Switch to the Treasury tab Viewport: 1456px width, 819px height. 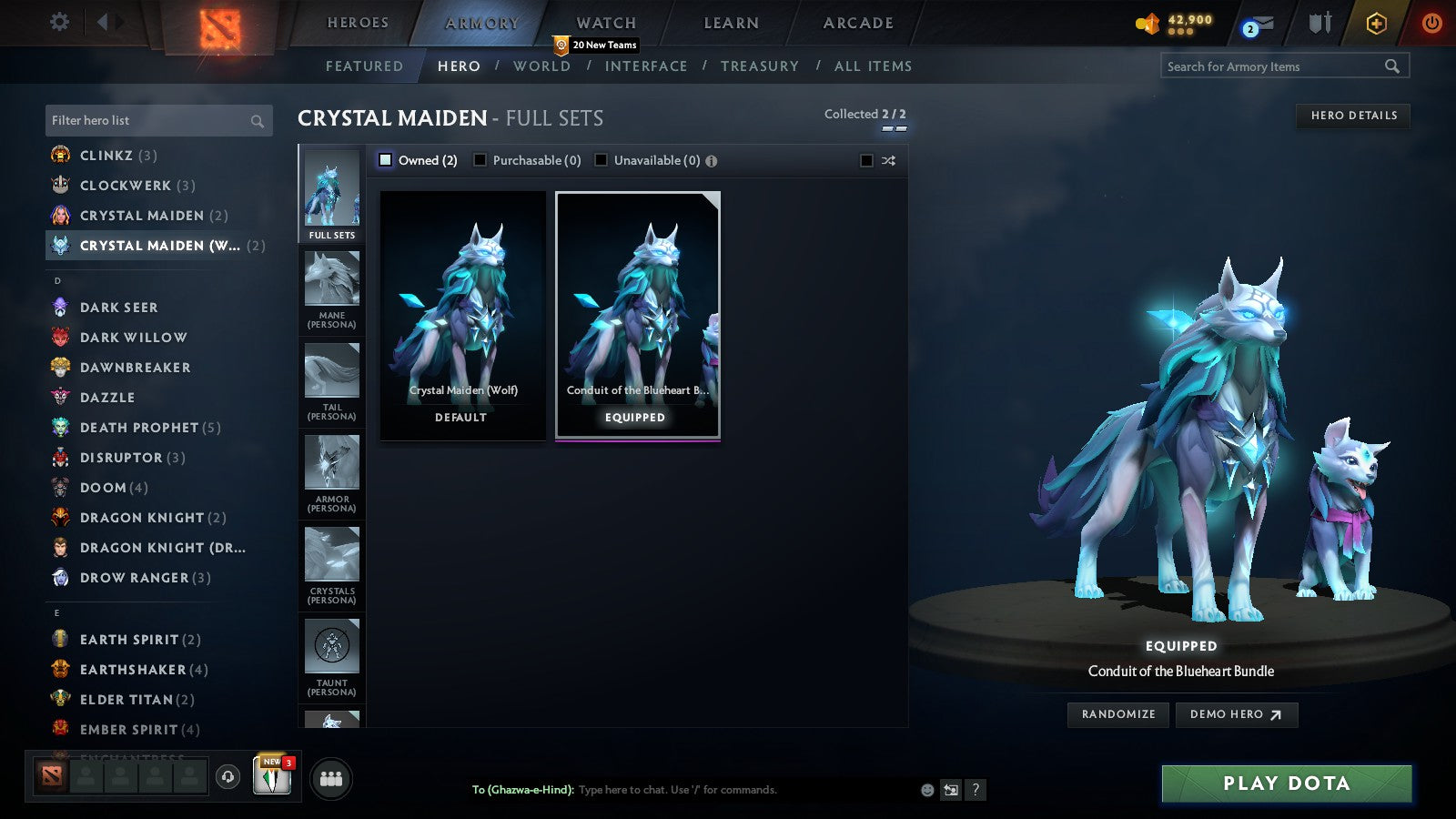(x=761, y=66)
